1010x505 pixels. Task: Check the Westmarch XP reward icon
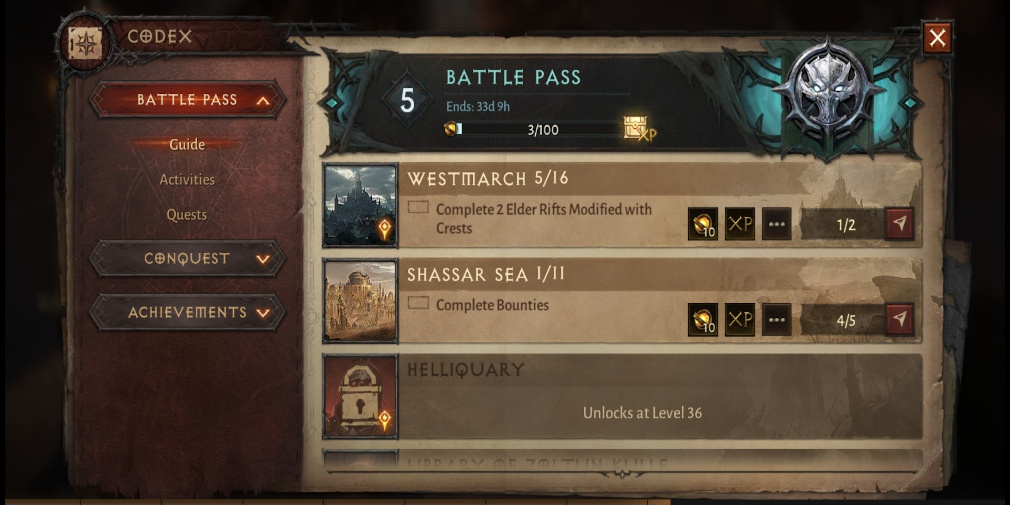[740, 224]
